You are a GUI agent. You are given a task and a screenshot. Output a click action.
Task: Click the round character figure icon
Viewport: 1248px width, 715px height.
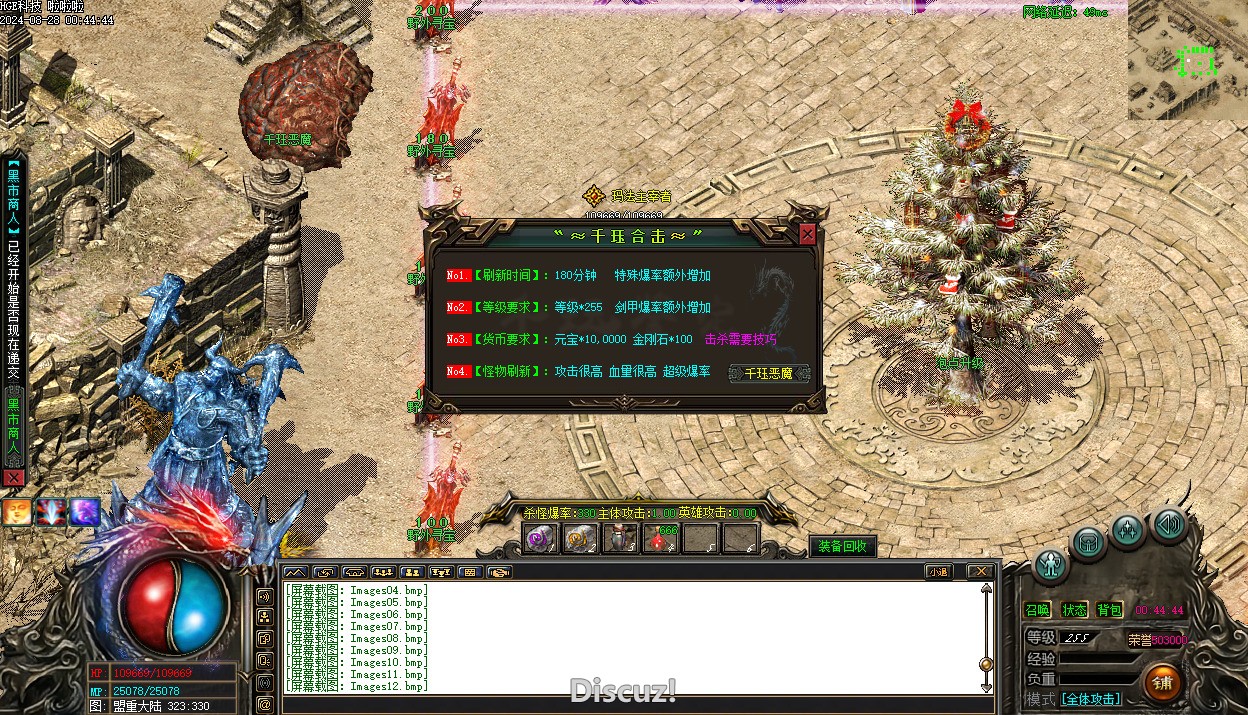[1050, 566]
